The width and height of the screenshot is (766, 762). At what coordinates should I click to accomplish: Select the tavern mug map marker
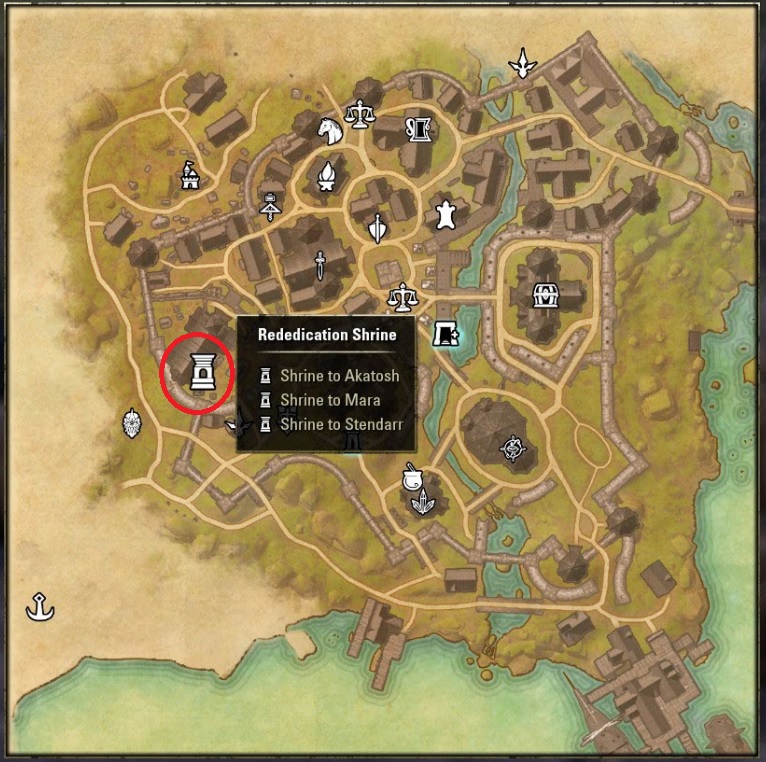point(417,127)
